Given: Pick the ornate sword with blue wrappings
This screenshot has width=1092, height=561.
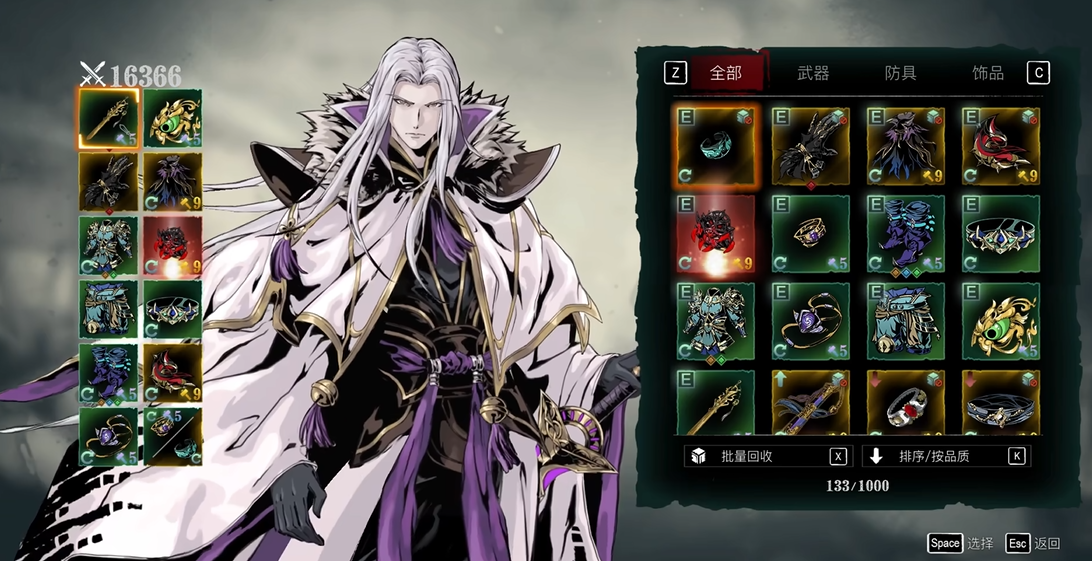Looking at the screenshot, I should 810,402.
